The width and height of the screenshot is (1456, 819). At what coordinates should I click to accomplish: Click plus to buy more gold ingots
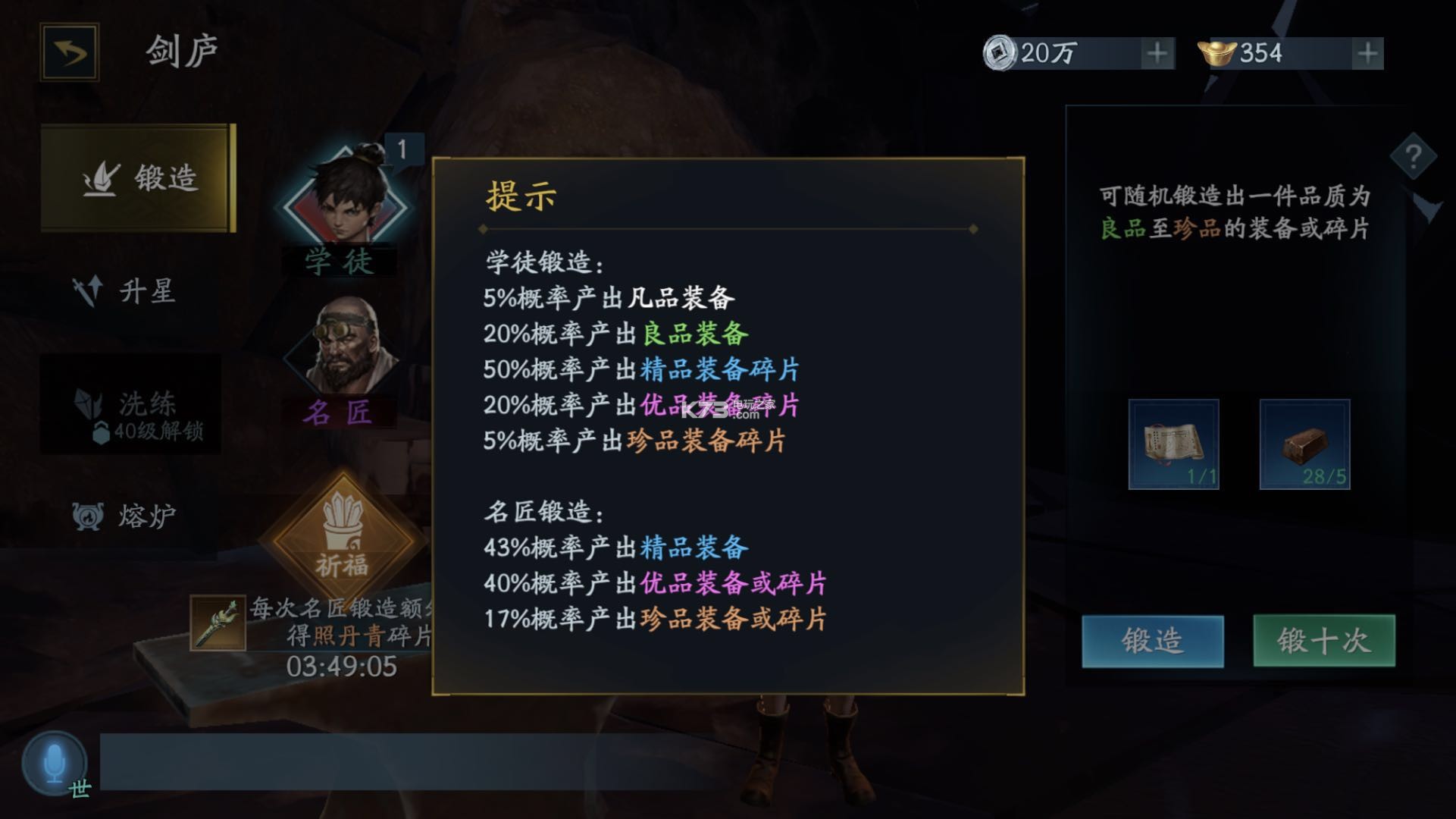pyautogui.click(x=1366, y=53)
